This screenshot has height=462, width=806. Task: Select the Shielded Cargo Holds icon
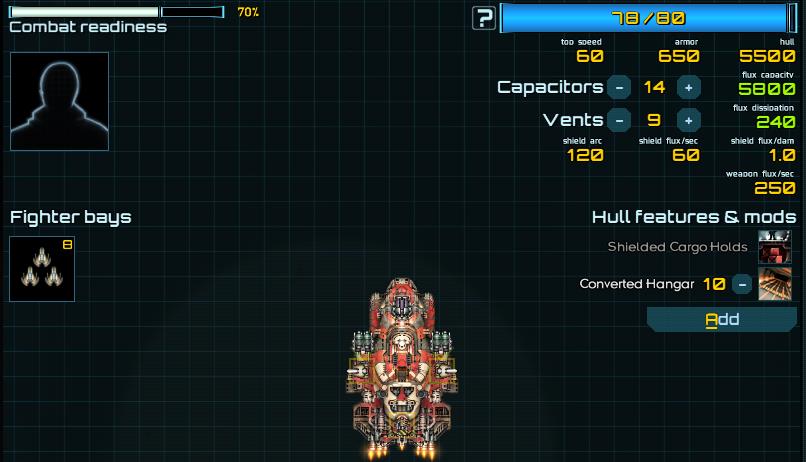coord(775,247)
